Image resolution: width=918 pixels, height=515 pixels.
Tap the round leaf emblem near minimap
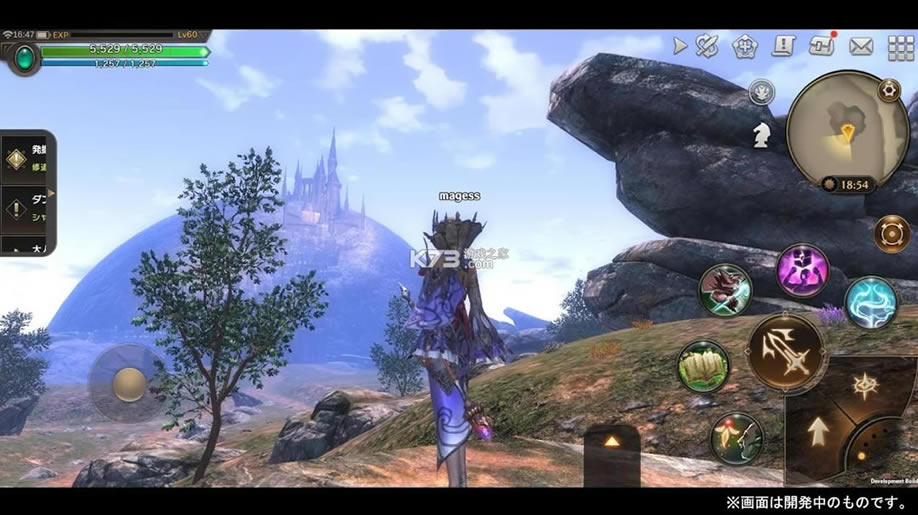click(x=761, y=93)
